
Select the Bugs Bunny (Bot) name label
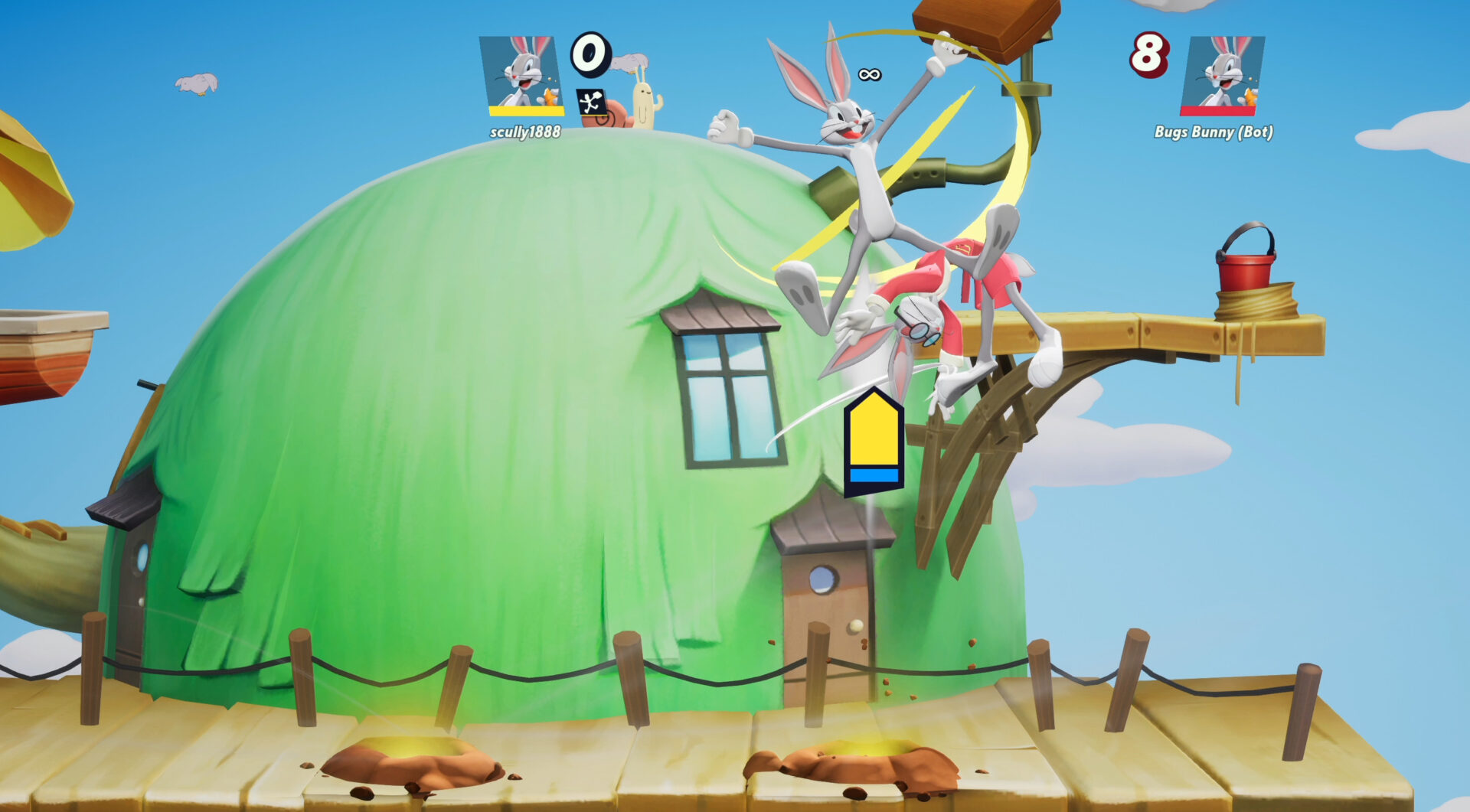coord(1214,133)
